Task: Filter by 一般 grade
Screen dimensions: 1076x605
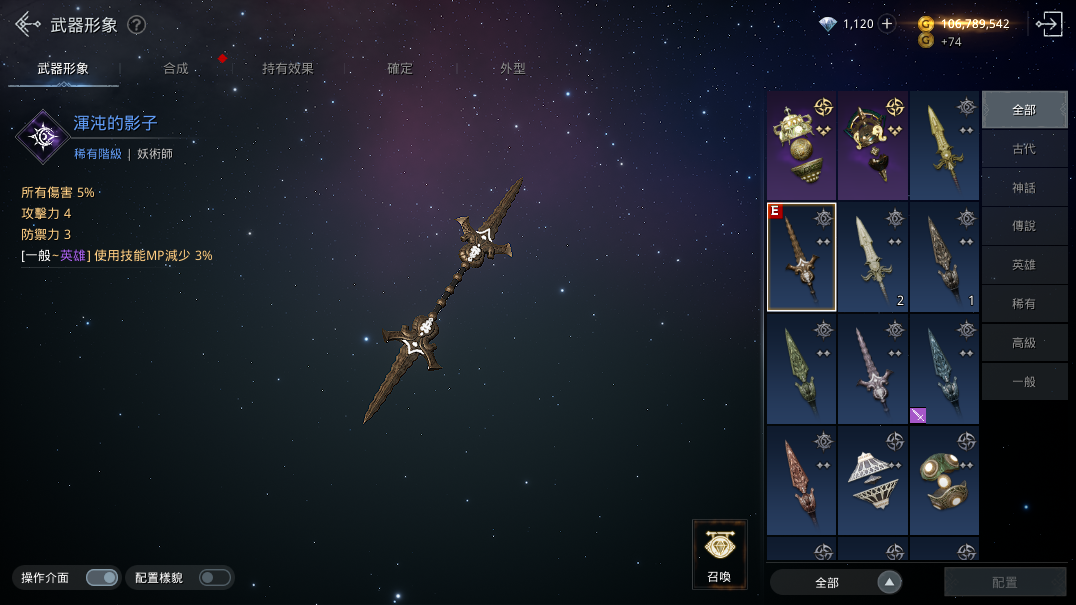Action: tap(1024, 381)
